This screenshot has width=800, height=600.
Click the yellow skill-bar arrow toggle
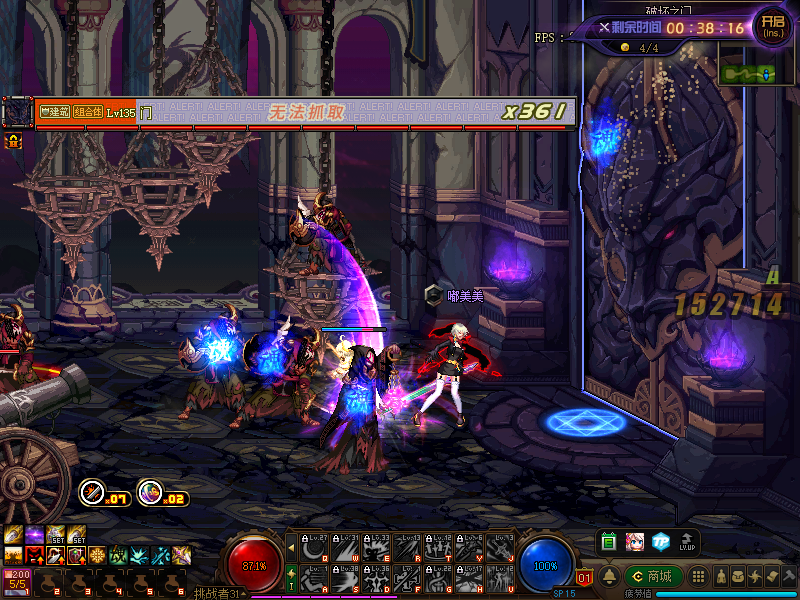coord(291,547)
